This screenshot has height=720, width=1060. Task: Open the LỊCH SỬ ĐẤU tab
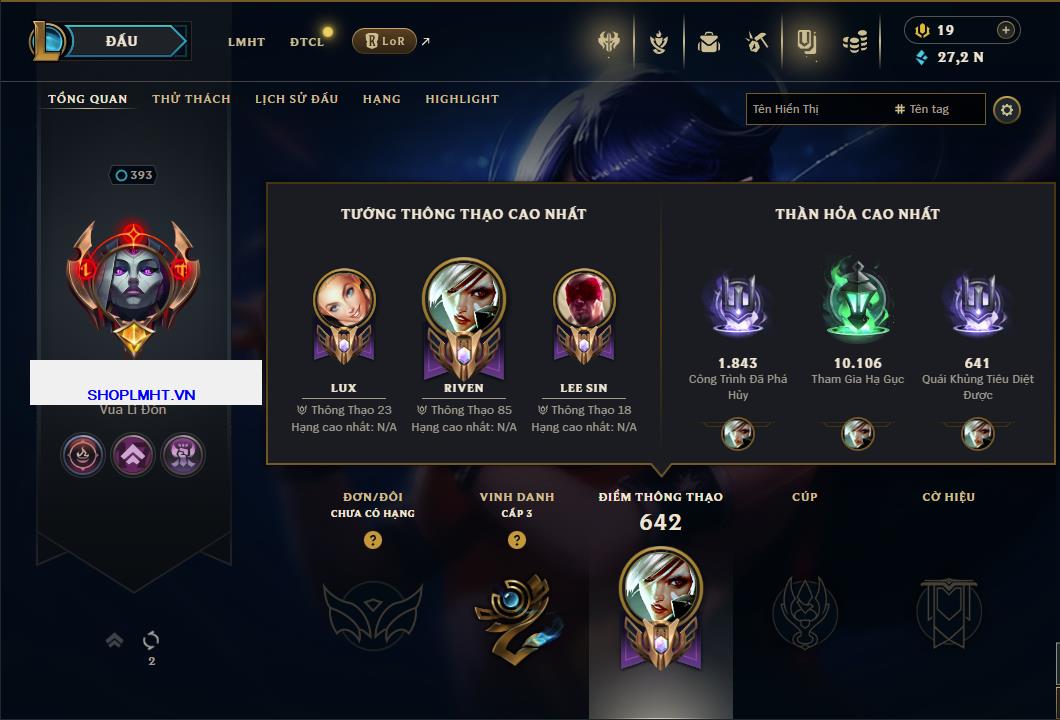click(x=296, y=99)
